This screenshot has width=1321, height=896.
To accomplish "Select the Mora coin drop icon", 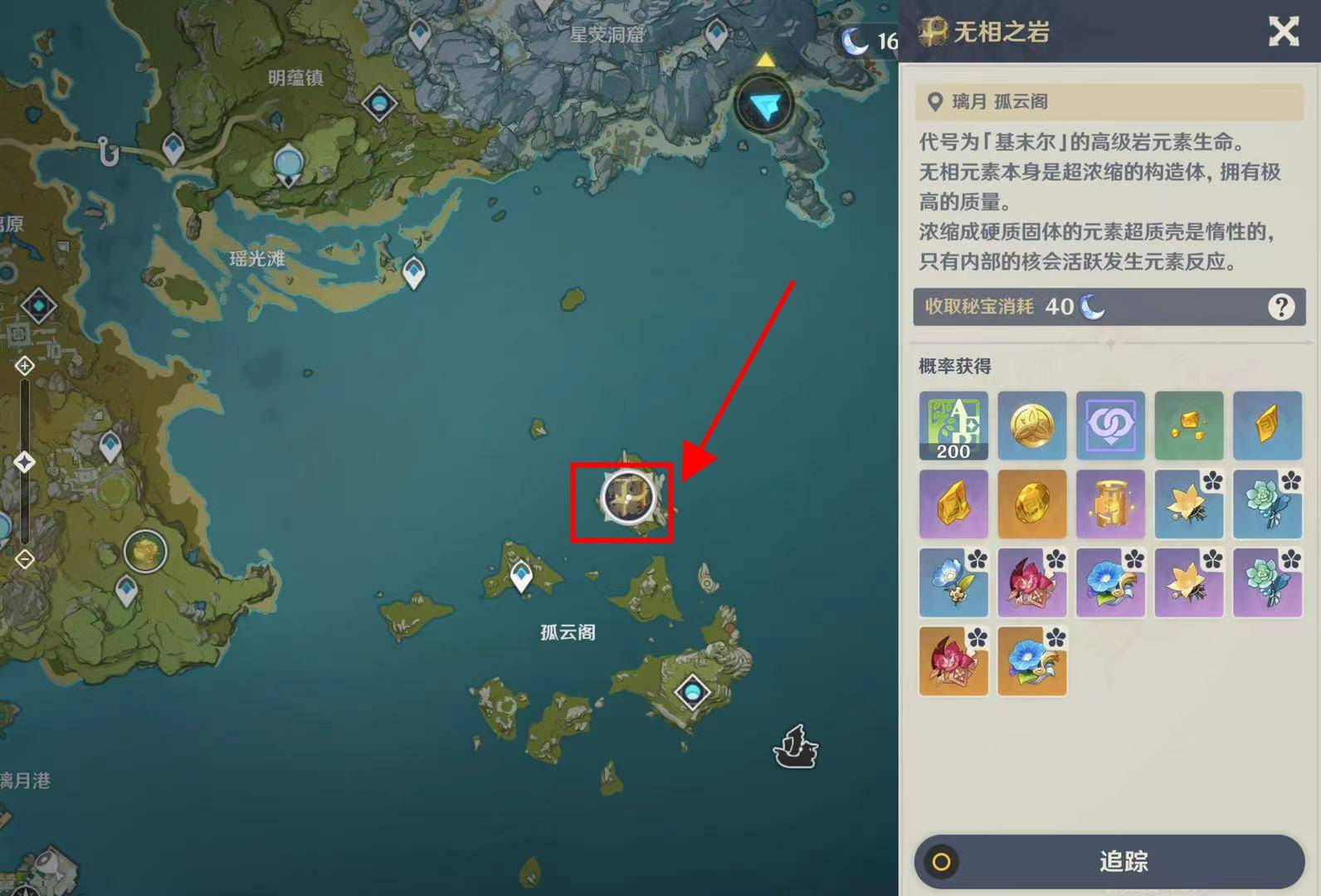I will click(x=1031, y=426).
